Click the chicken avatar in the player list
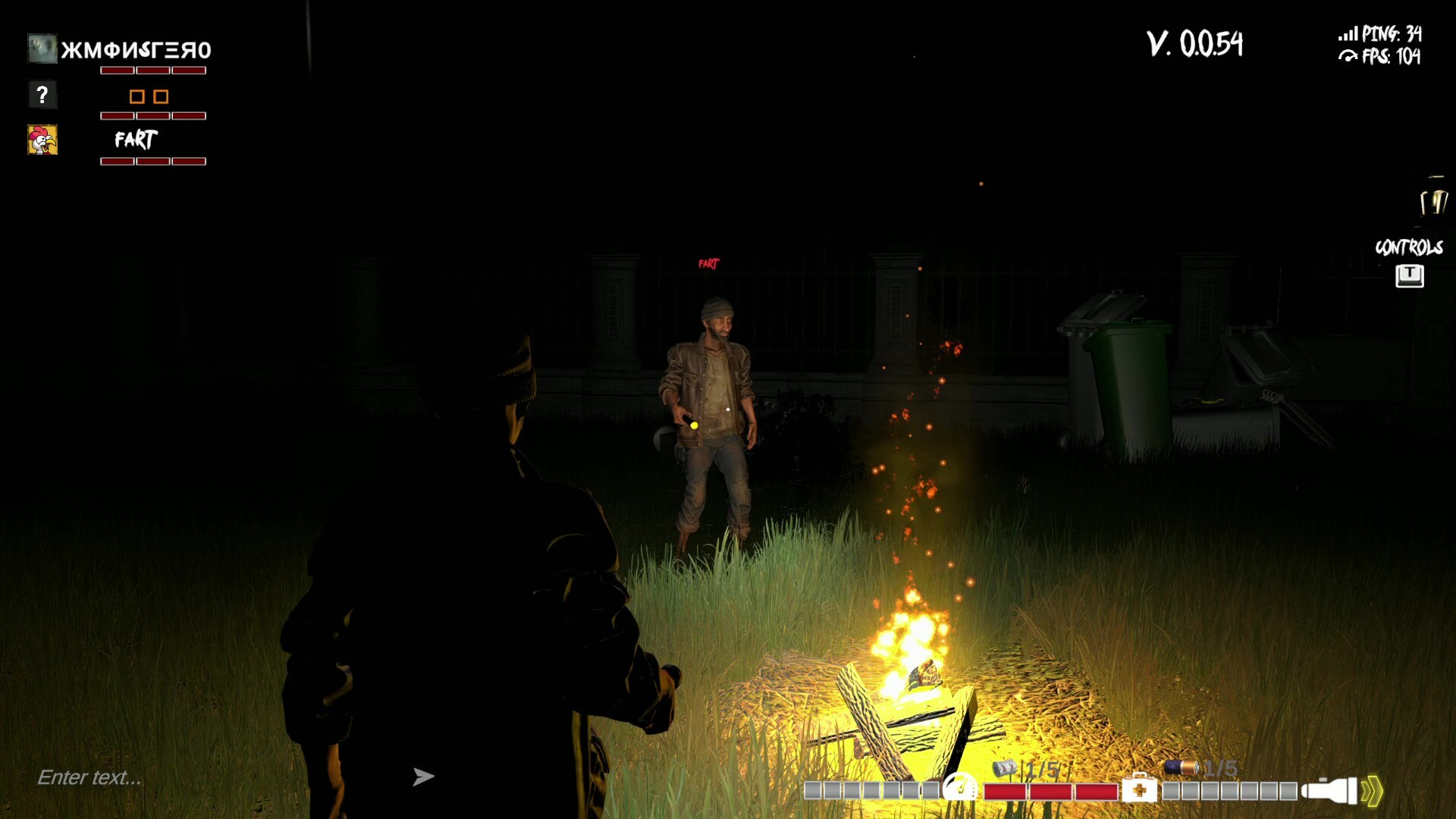 coord(42,140)
